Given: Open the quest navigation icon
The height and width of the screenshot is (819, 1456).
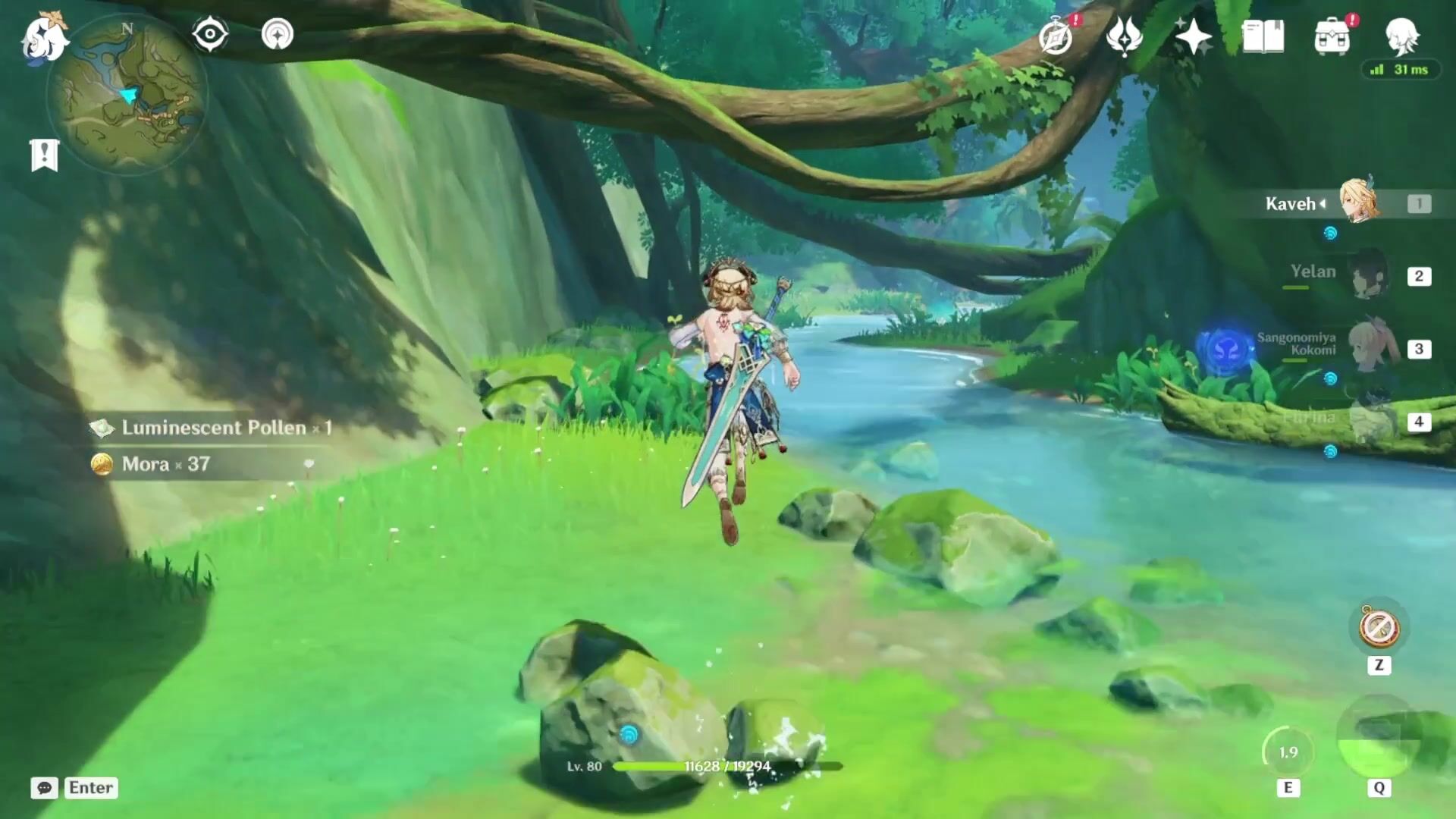Looking at the screenshot, I should point(277,35).
